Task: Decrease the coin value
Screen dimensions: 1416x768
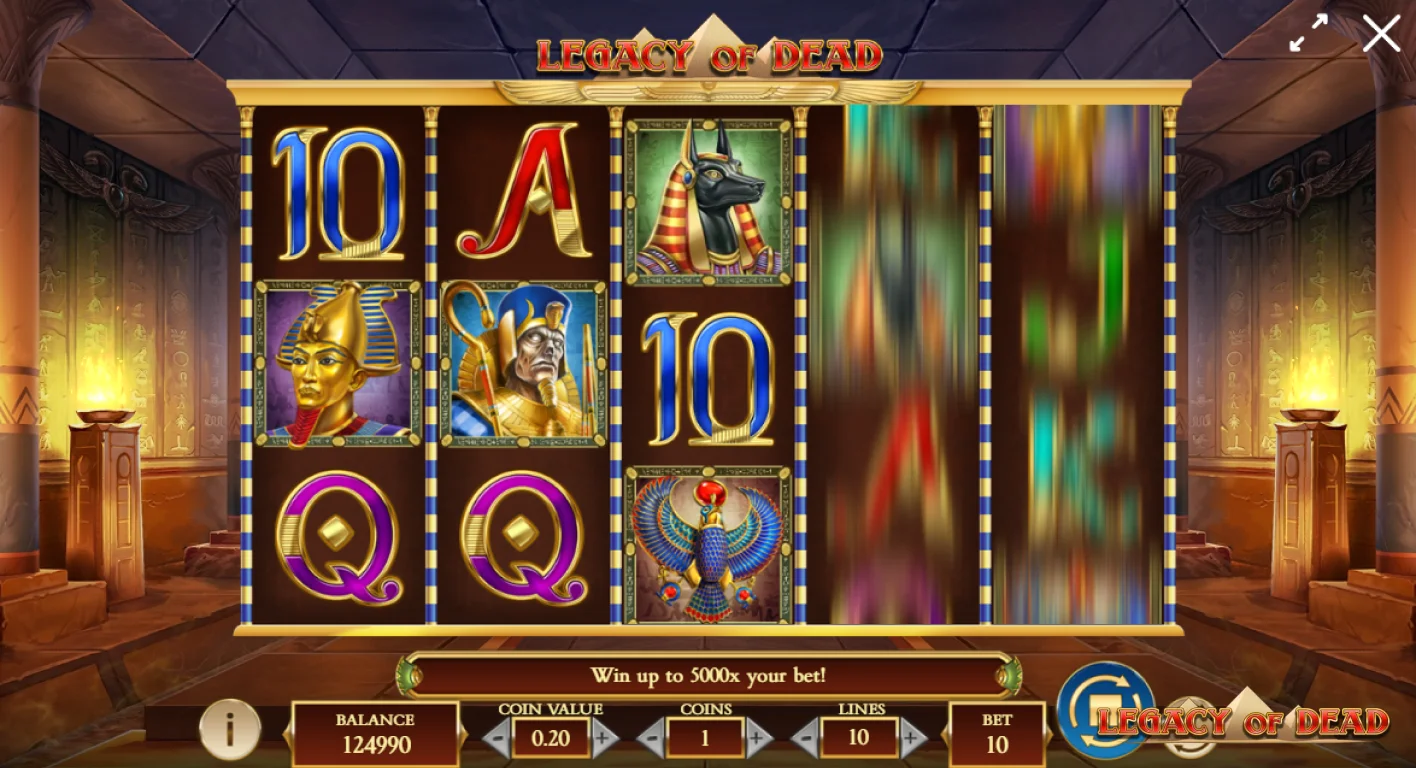Action: click(497, 740)
